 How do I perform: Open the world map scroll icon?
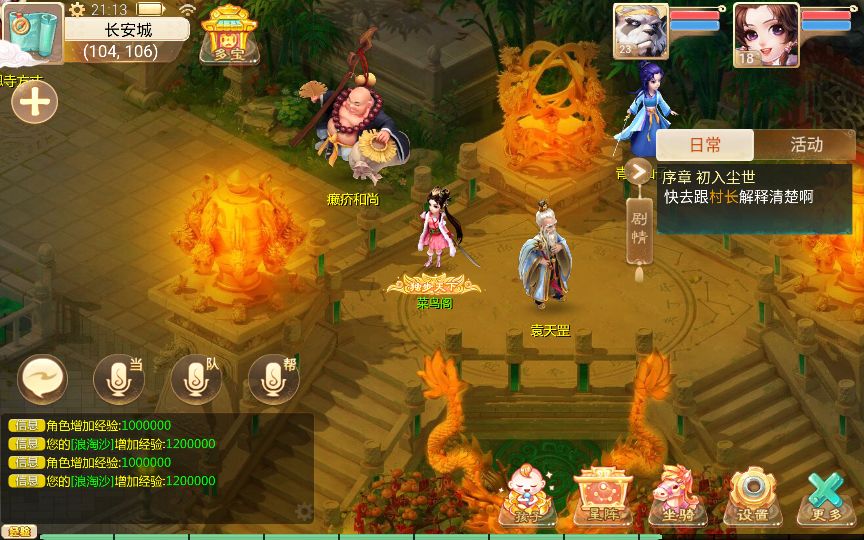click(x=32, y=30)
